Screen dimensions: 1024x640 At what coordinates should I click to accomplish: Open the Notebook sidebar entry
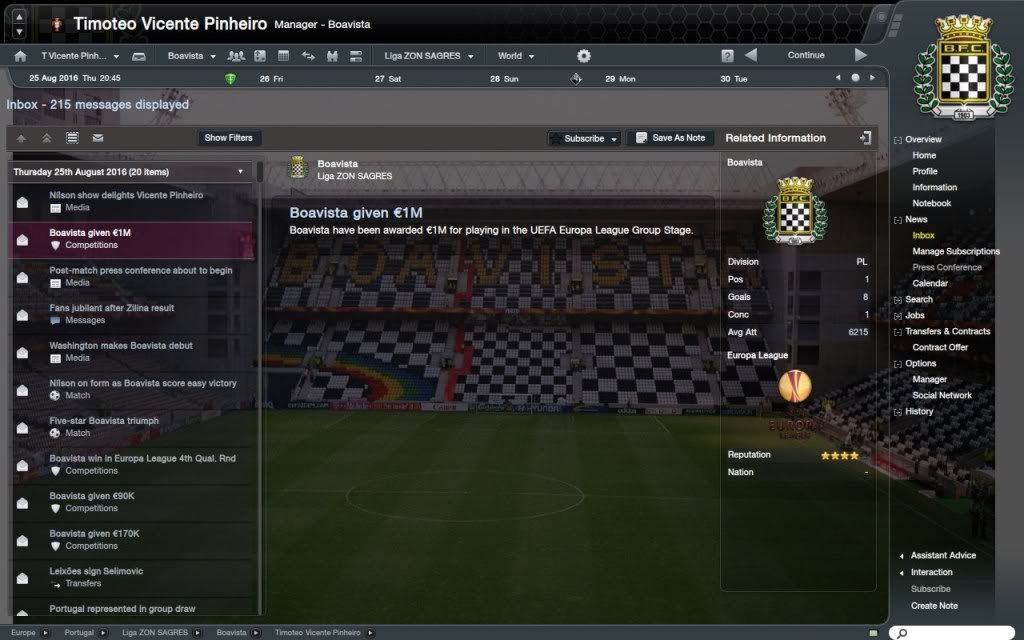click(931, 203)
